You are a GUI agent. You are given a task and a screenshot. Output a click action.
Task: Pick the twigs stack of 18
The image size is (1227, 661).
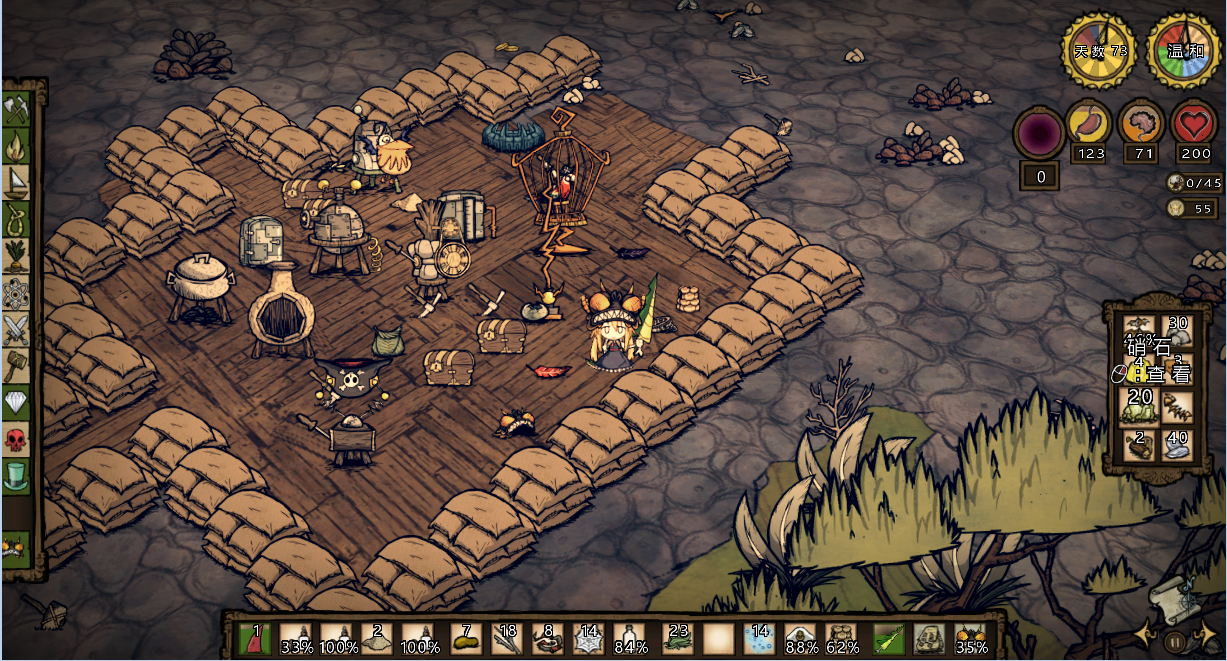pos(507,637)
